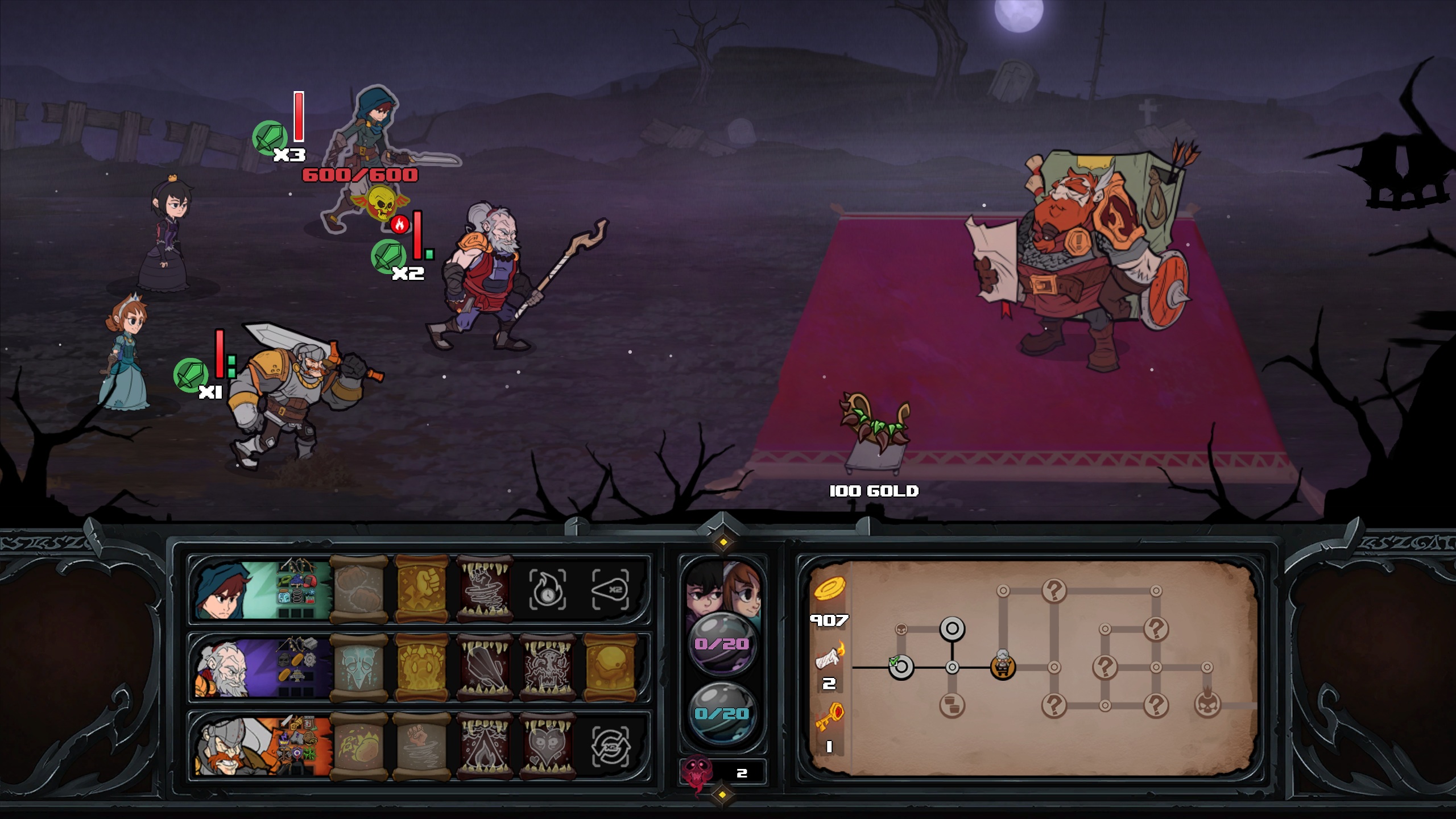This screenshot has height=819, width=1456.
Task: Use the knight's heart face toothed scroll
Action: click(547, 746)
